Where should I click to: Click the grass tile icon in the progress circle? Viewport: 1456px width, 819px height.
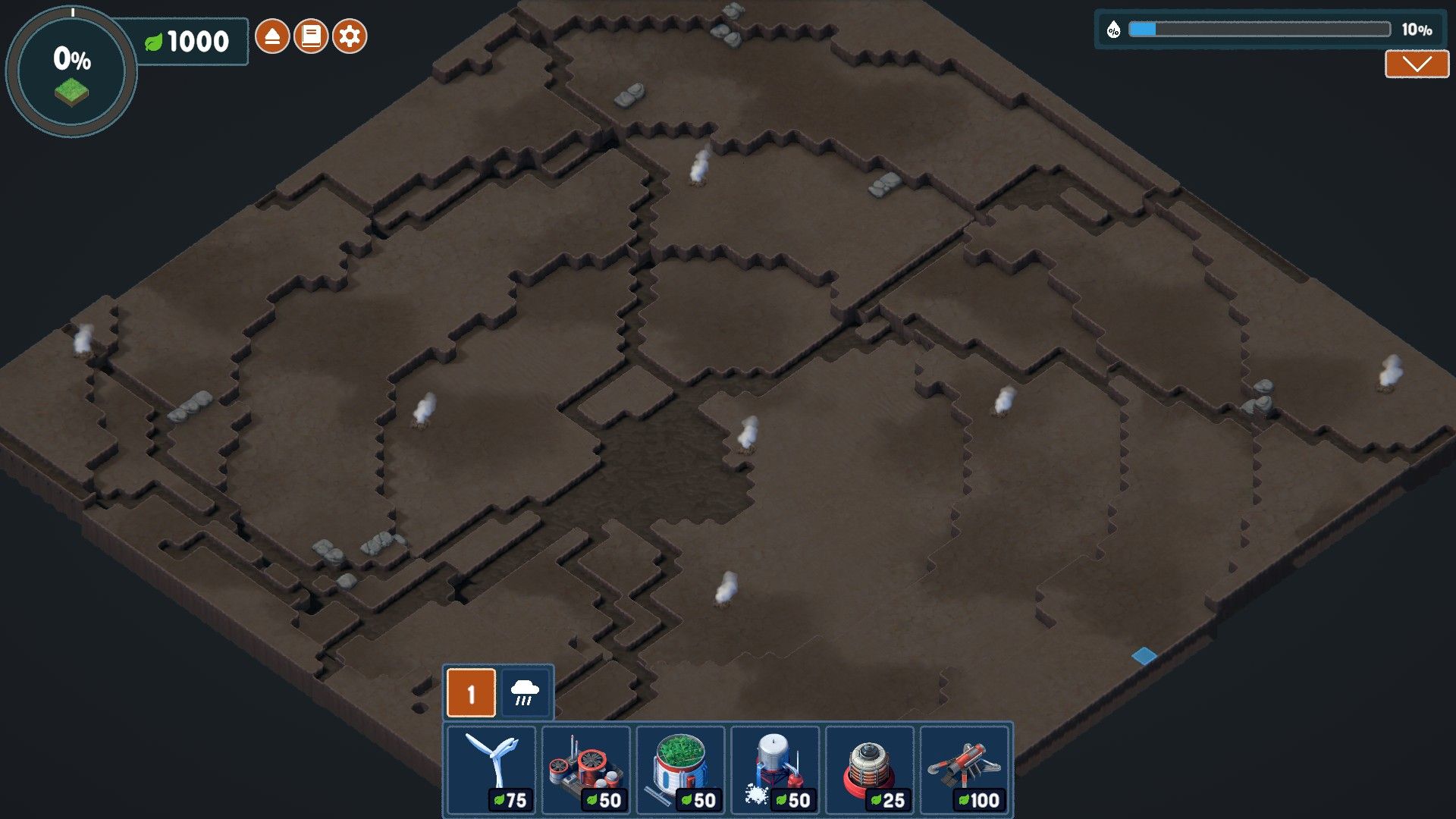(72, 93)
